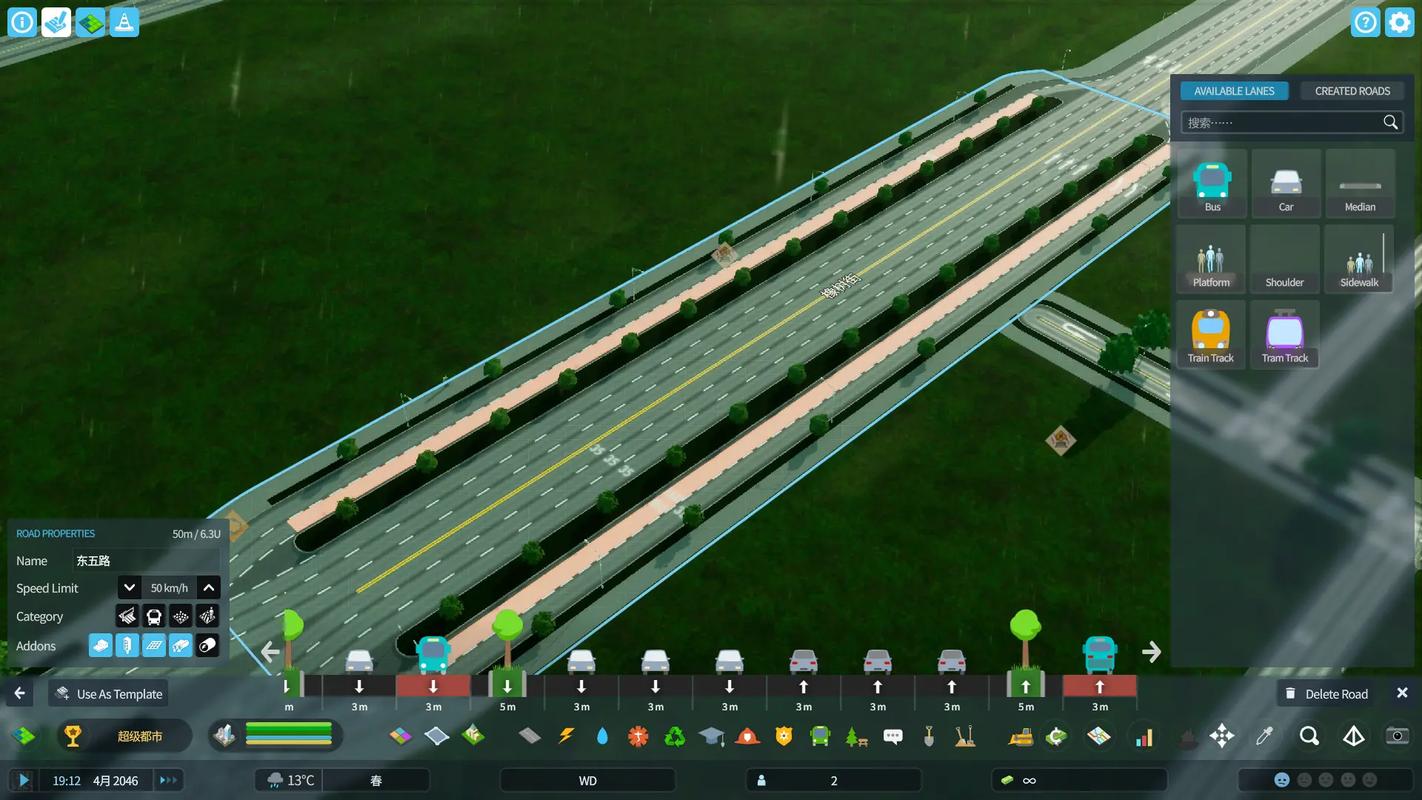Choose the Sidewalk lane tile
The image size is (1422, 800).
coord(1359,258)
